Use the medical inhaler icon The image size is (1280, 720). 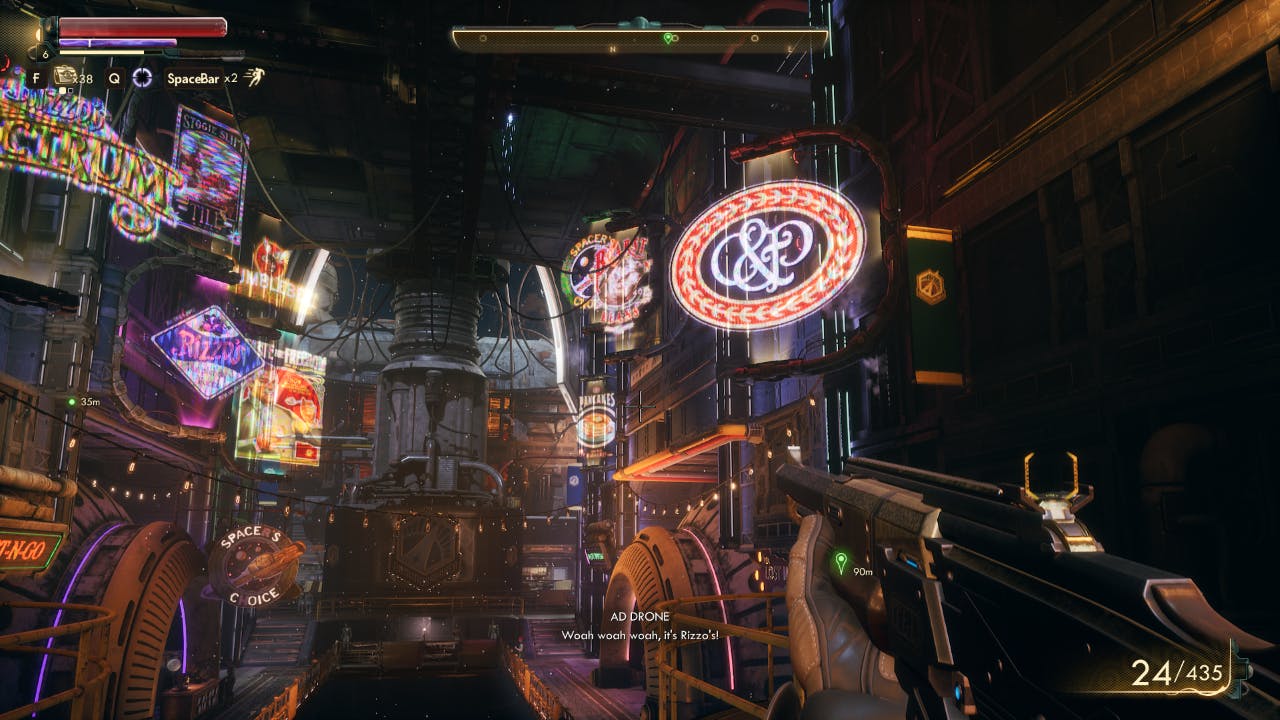click(66, 76)
